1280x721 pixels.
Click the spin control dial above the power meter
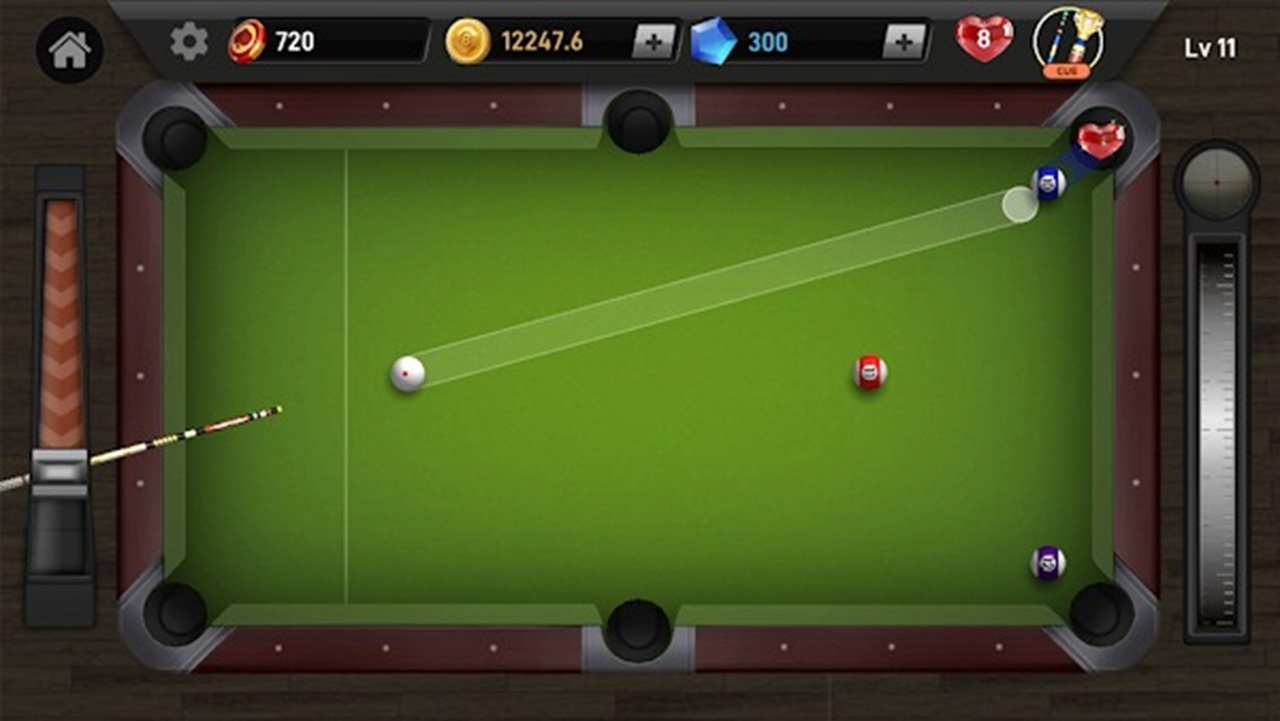[1216, 183]
